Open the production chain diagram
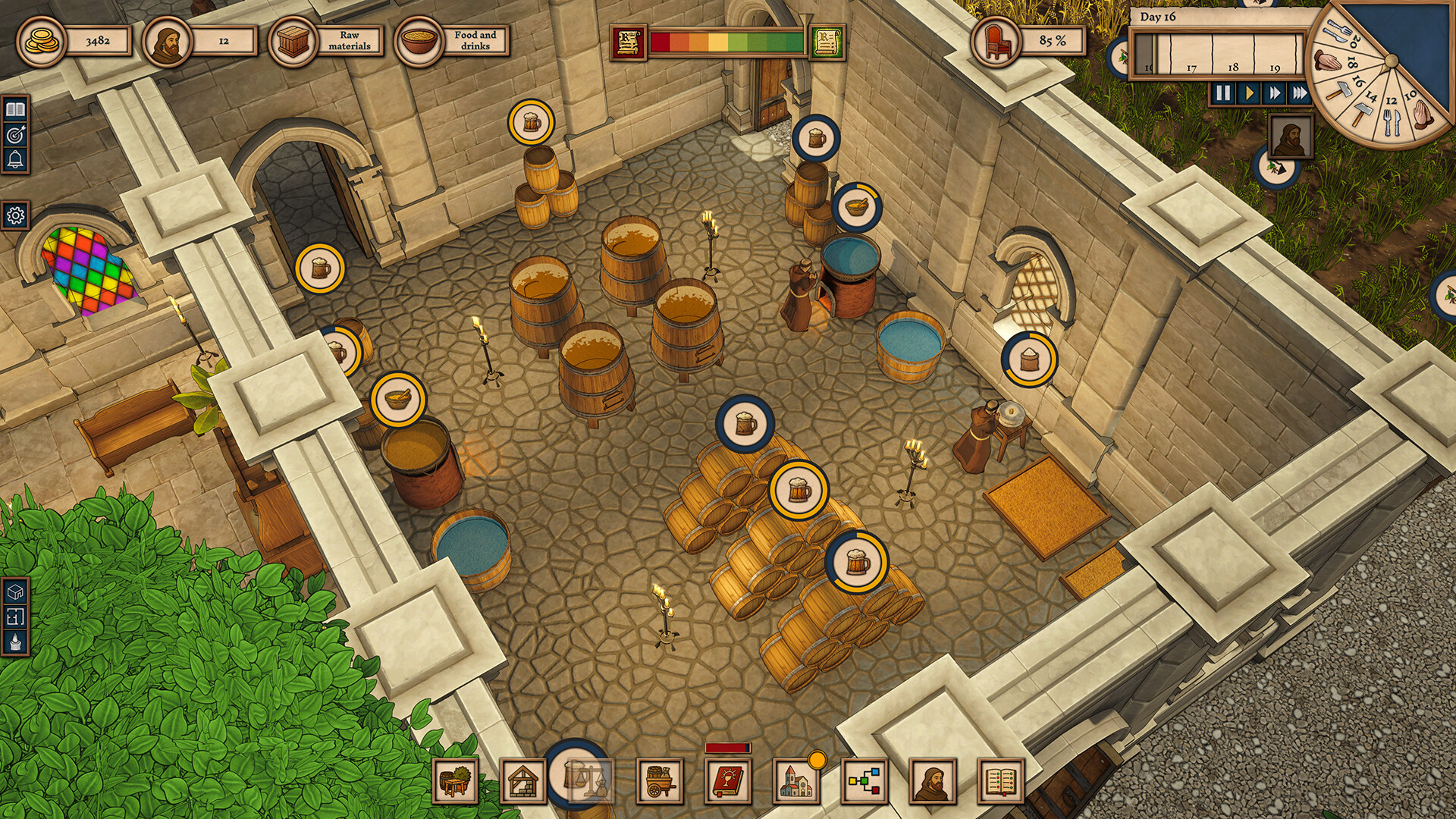 point(865,780)
